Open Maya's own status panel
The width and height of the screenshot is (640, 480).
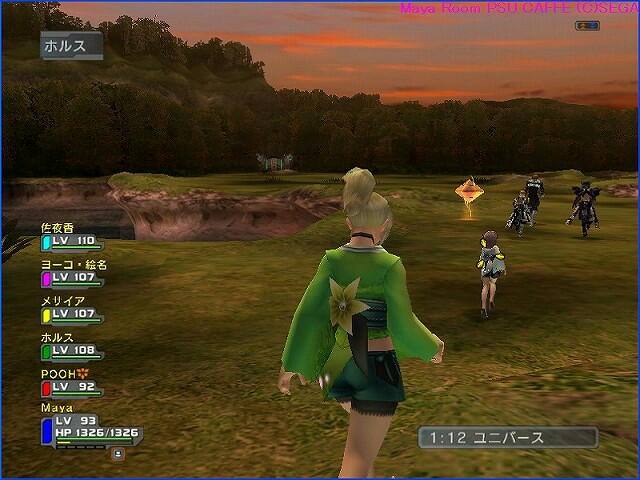point(90,427)
